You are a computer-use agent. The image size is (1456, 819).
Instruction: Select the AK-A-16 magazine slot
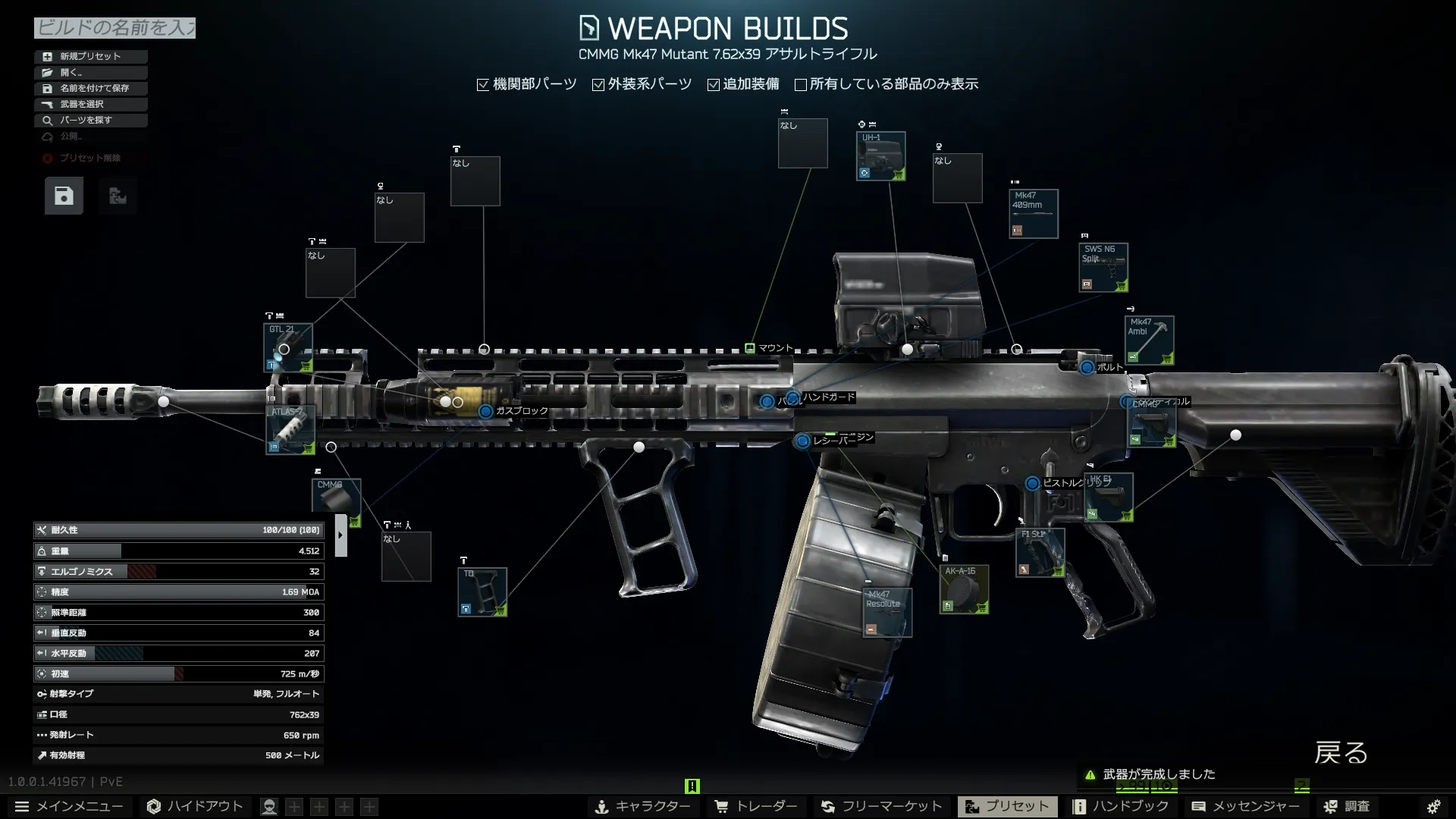tap(964, 589)
